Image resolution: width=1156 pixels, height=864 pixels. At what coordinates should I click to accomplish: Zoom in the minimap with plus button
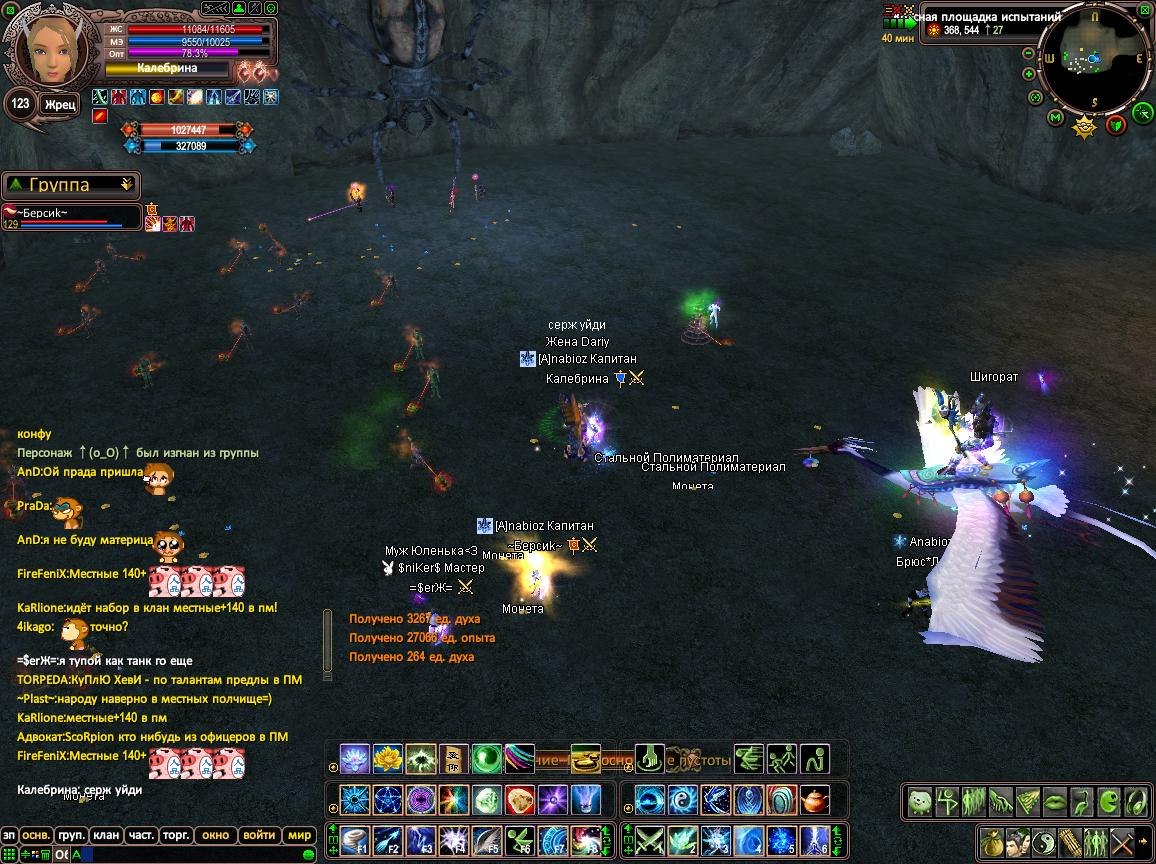click(1029, 73)
